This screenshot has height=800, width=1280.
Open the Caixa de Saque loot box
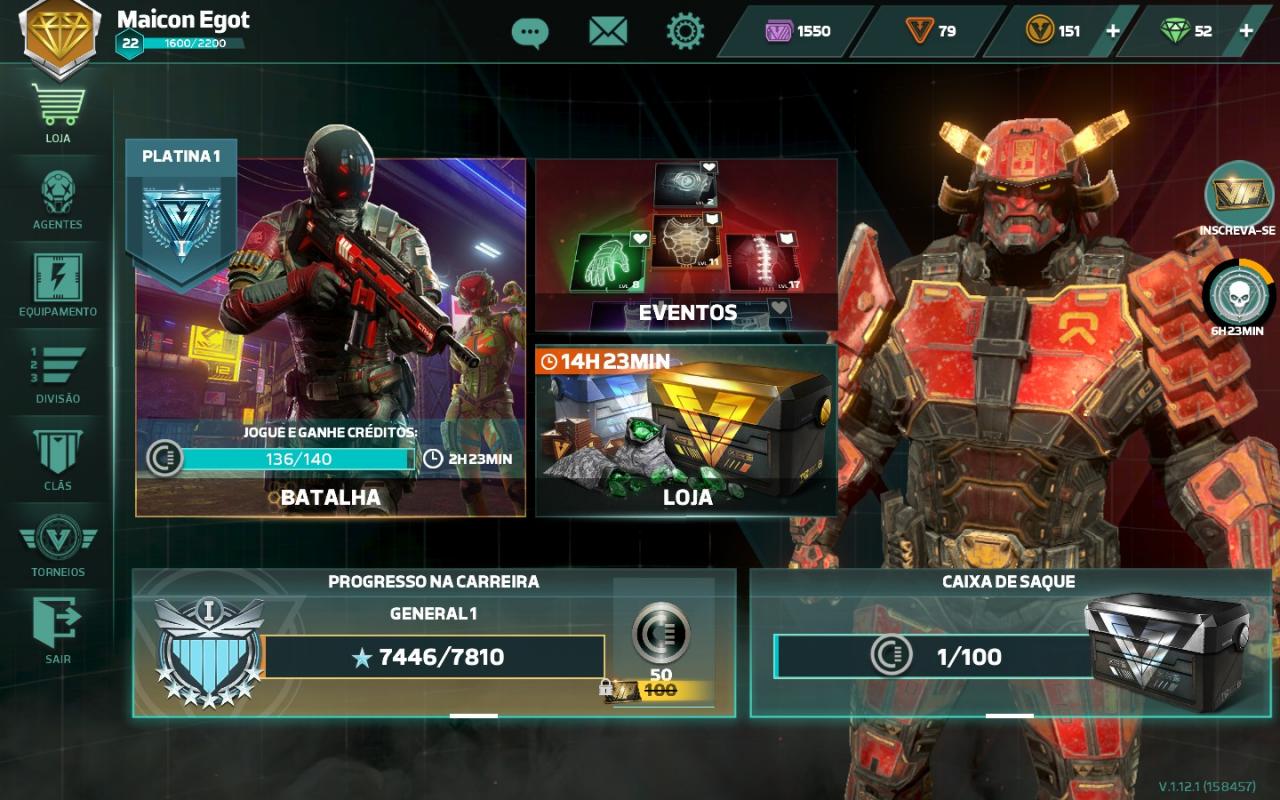pyautogui.click(x=1010, y=643)
